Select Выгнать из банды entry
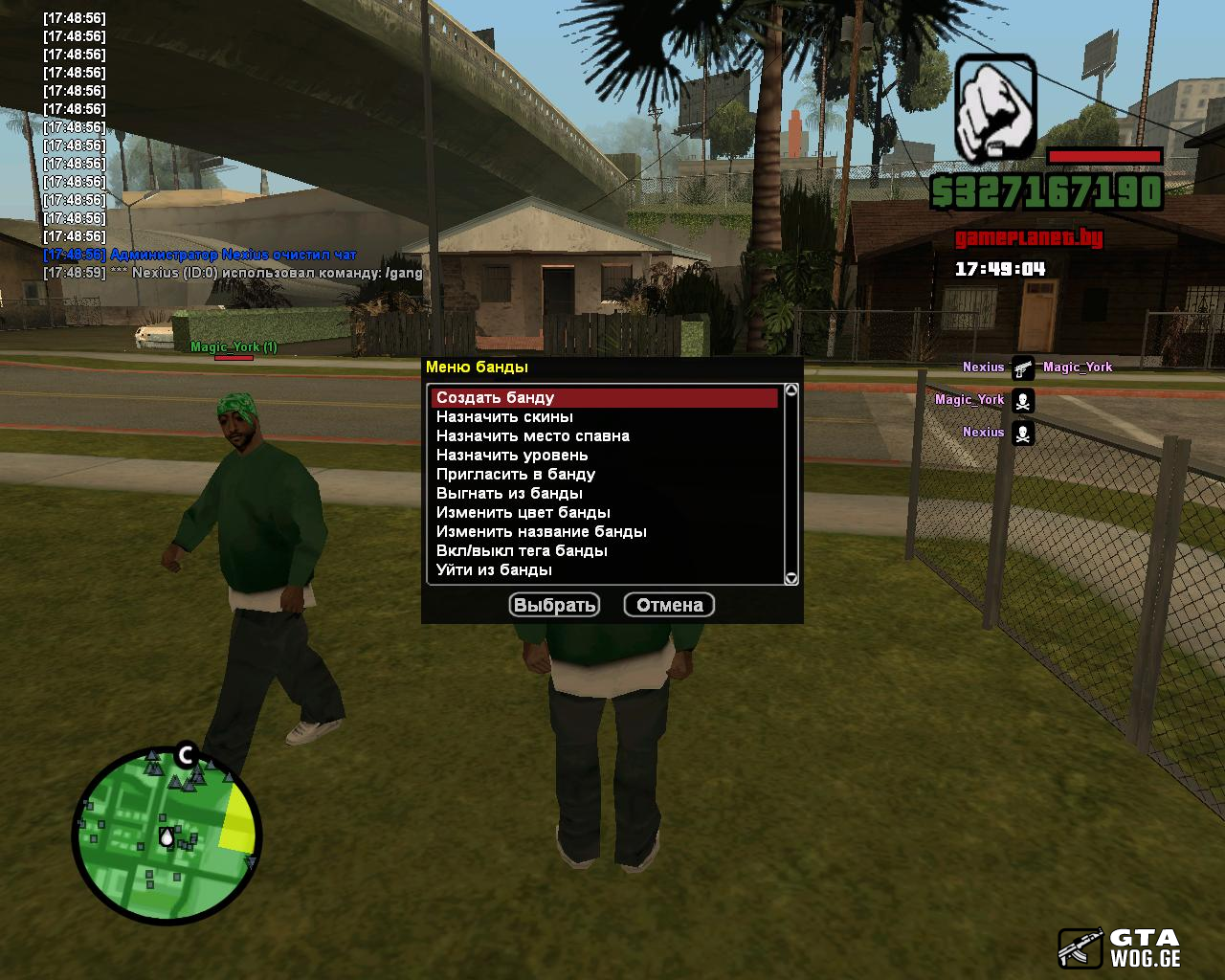1225x980 pixels. point(509,494)
